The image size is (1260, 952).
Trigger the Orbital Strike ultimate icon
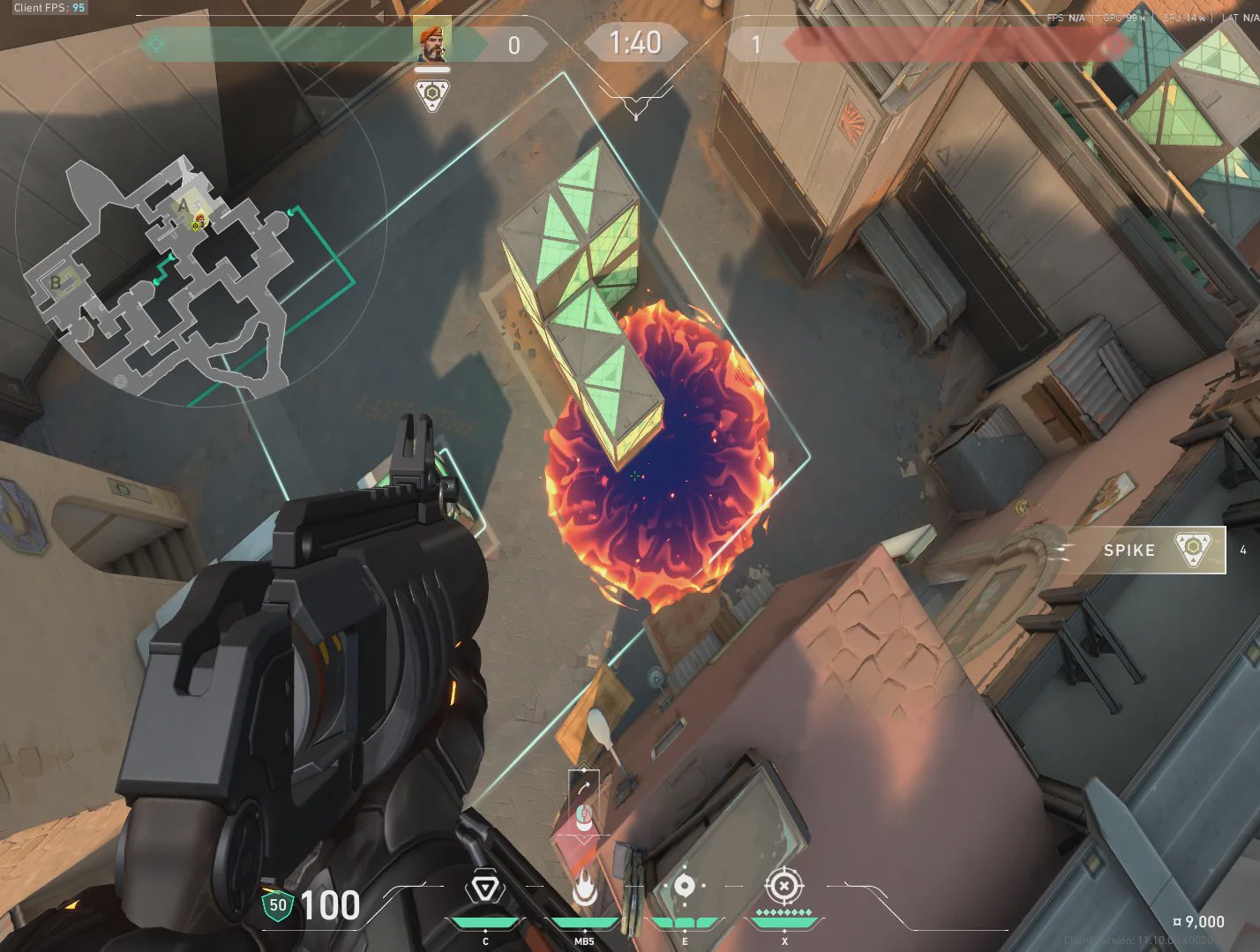(784, 886)
